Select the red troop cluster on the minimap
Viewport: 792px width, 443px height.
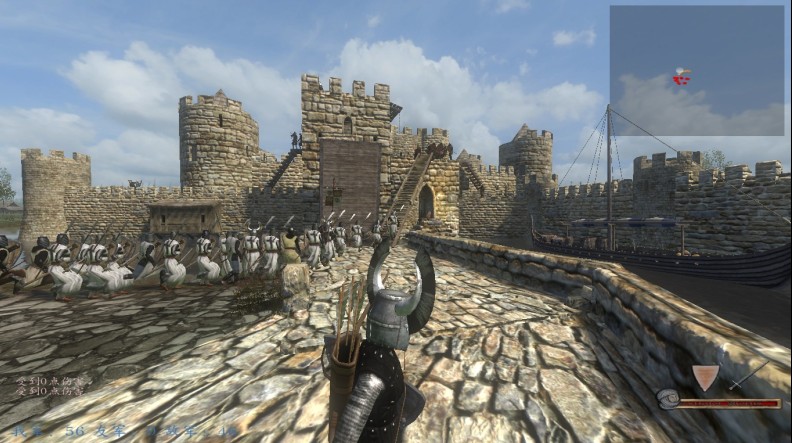coord(681,77)
